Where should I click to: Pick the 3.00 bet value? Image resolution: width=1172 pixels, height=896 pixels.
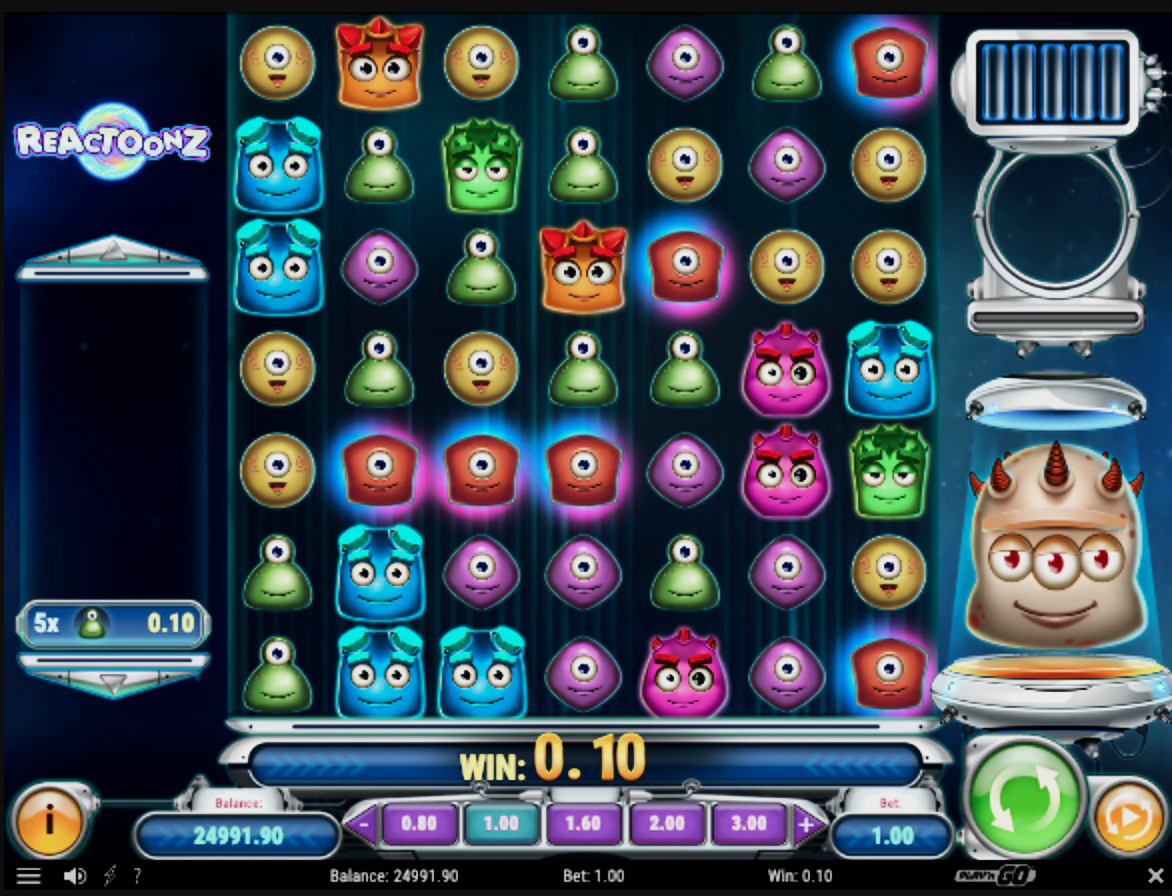(748, 824)
